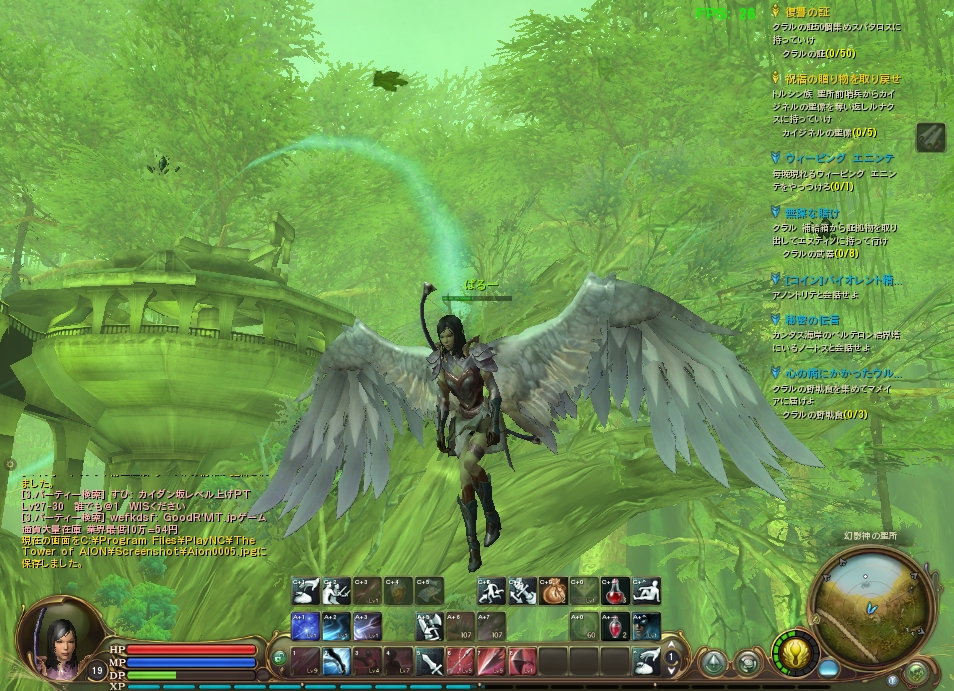
Task: Open the ウィーピング エニンテ quest entry
Action: (838, 158)
